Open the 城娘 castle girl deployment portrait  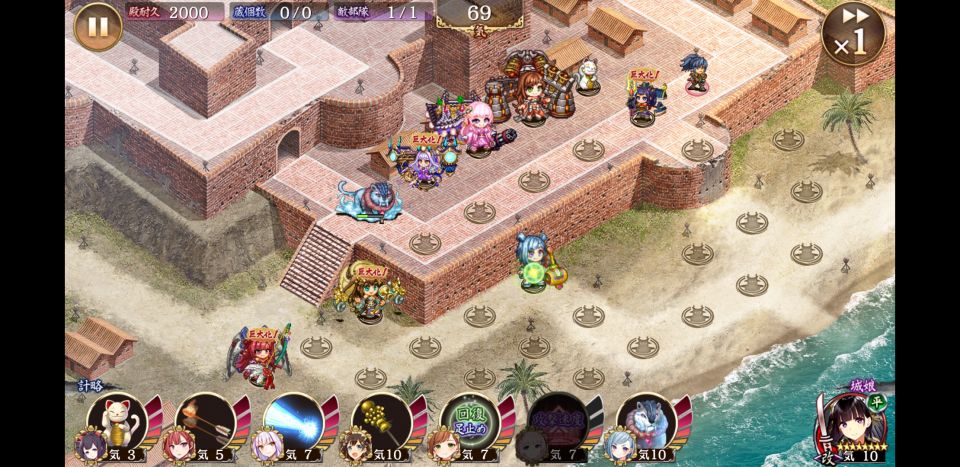click(x=851, y=423)
